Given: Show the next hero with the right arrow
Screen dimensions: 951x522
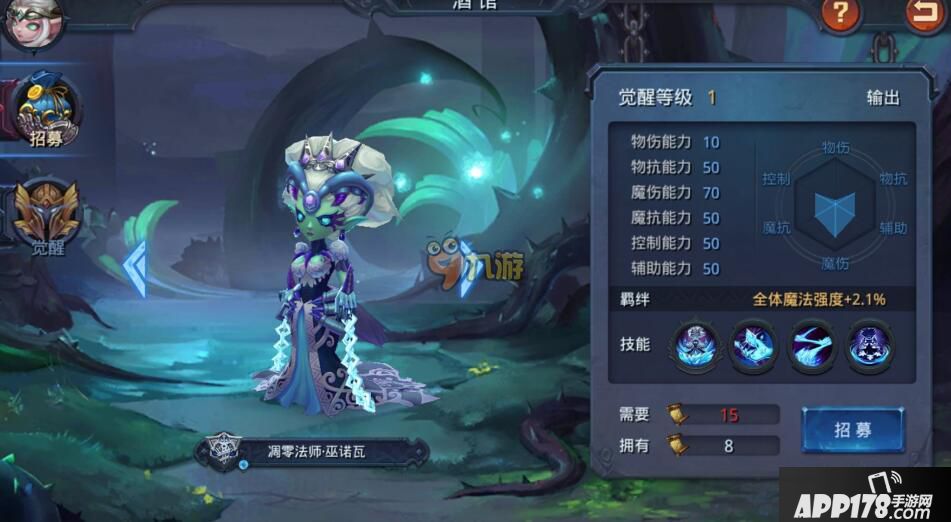Looking at the screenshot, I should (467, 270).
